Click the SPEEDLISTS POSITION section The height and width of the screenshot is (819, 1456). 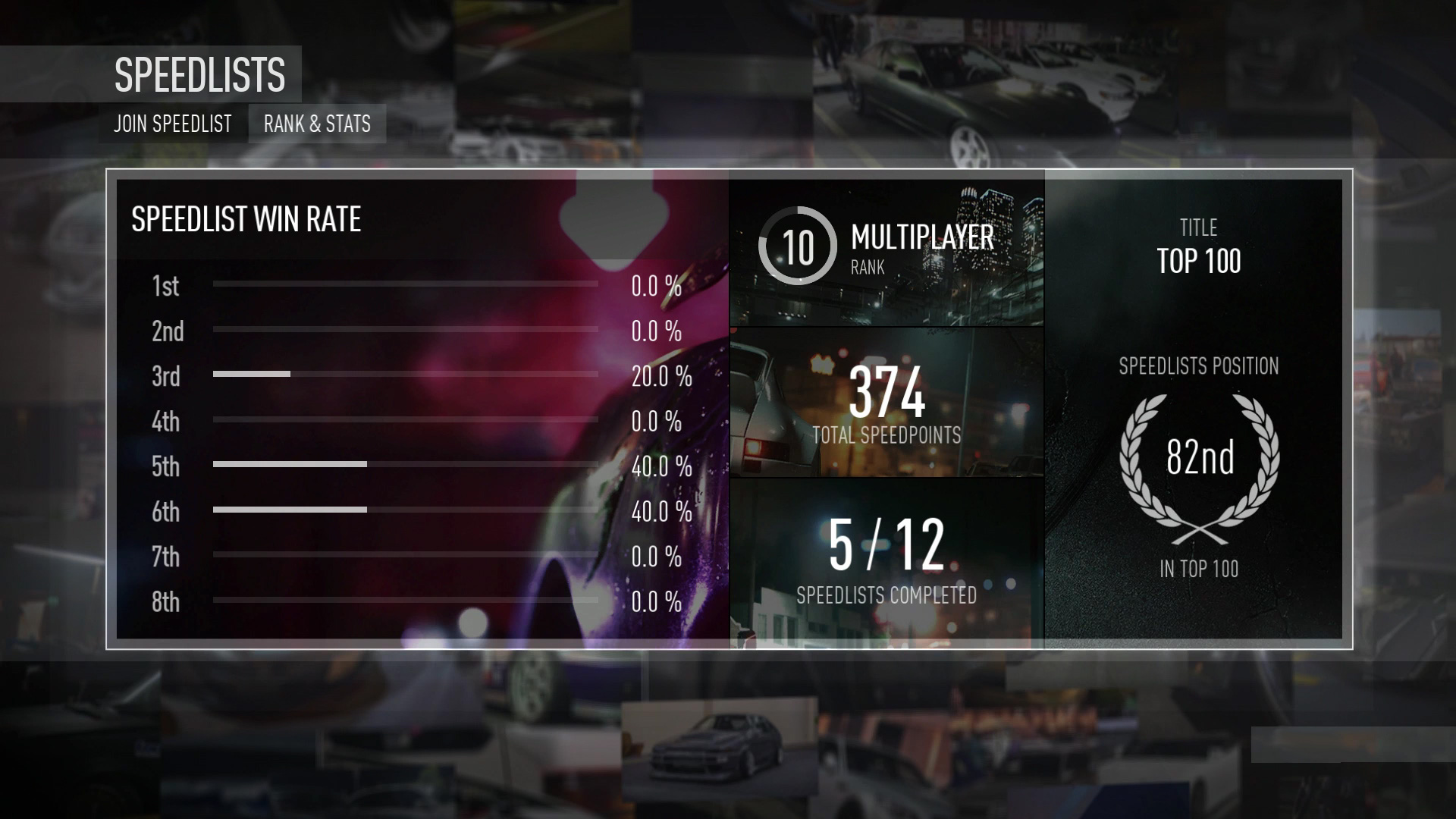click(x=1198, y=367)
